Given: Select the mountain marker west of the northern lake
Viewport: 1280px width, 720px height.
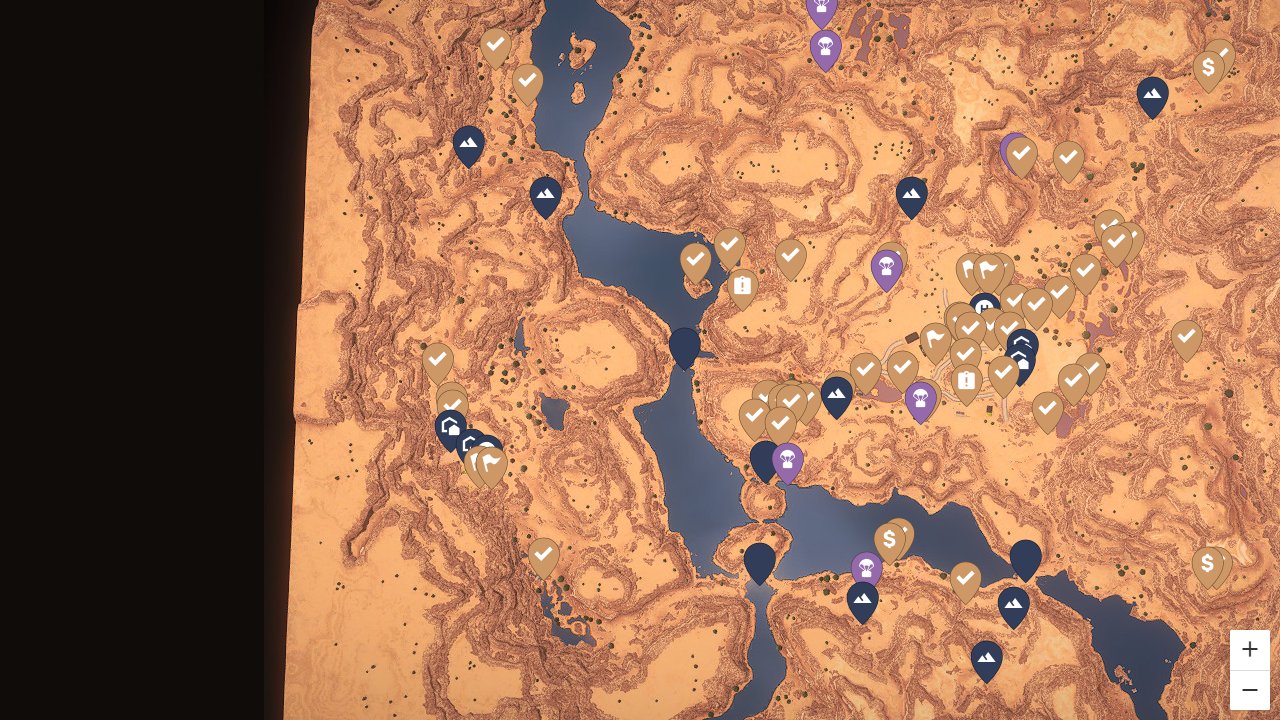Looking at the screenshot, I should (468, 143).
